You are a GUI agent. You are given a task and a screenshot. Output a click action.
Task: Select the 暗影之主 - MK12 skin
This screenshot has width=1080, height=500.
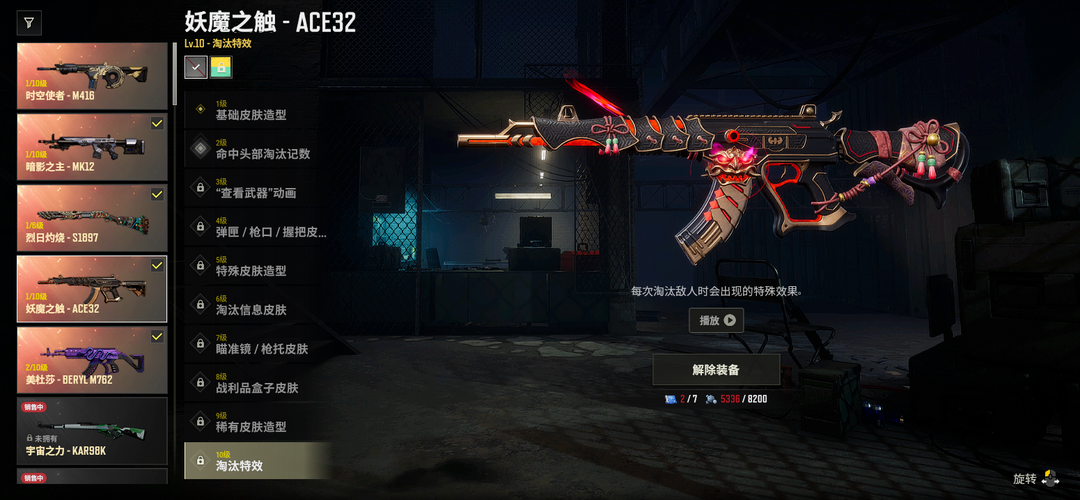click(92, 146)
